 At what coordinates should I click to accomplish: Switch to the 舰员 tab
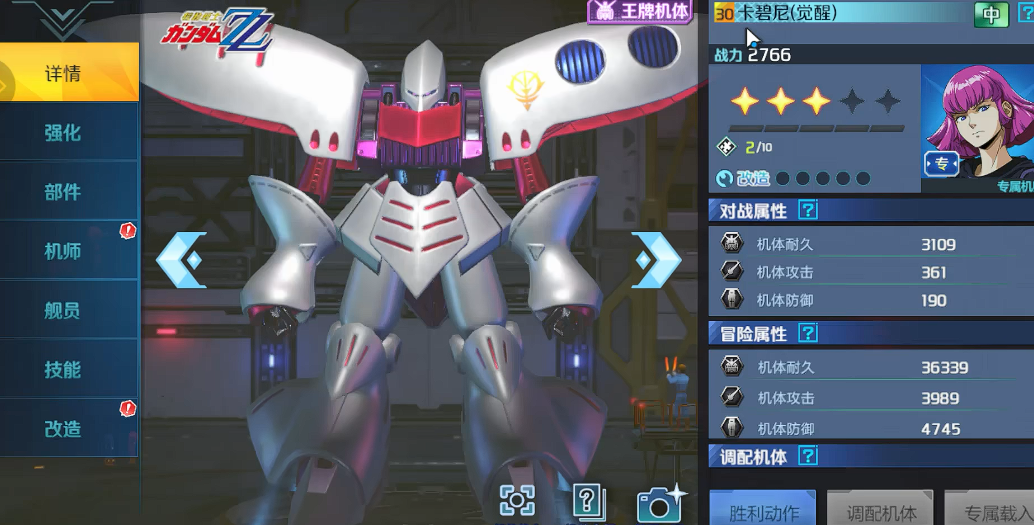tap(64, 310)
